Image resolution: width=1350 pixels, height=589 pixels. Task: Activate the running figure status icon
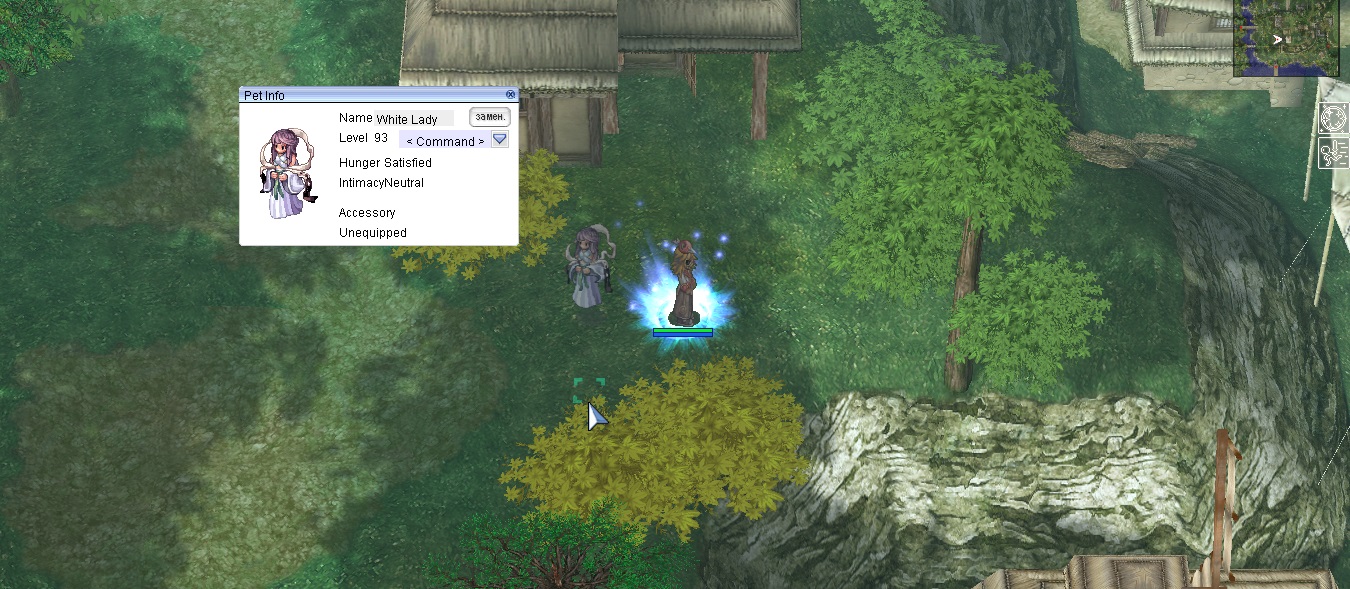[x=1335, y=154]
